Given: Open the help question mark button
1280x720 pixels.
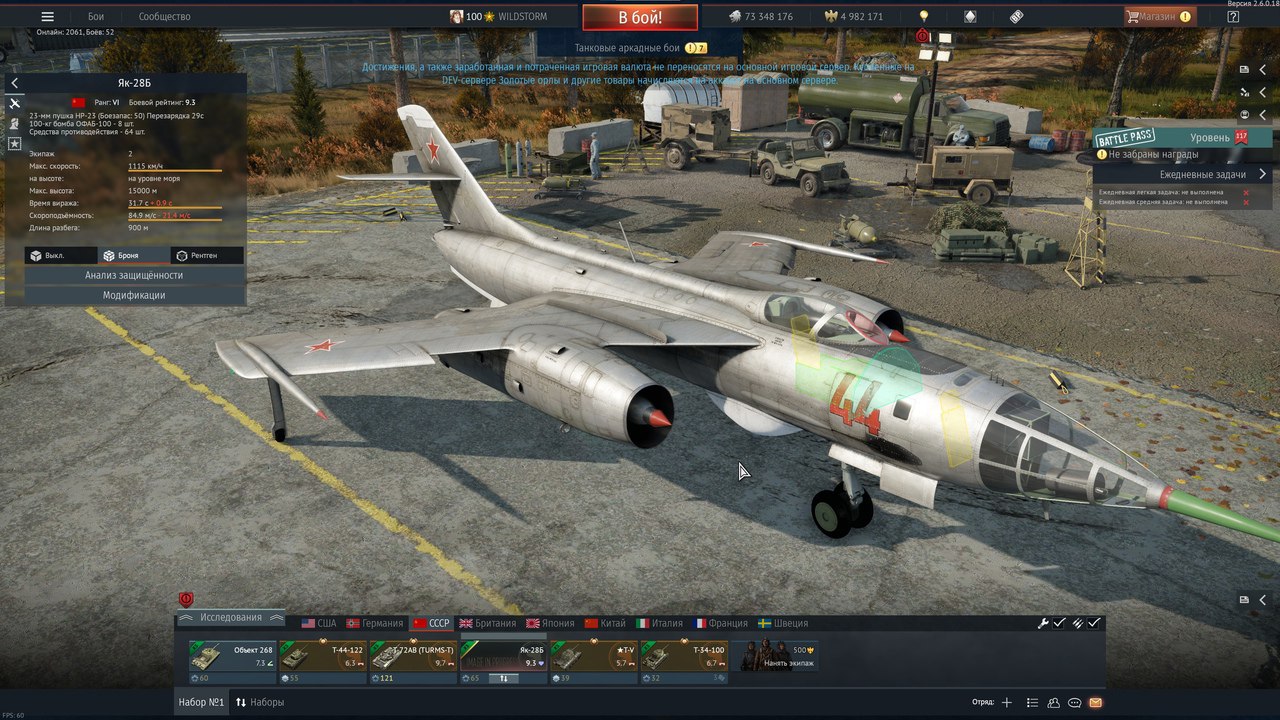Looking at the screenshot, I should 1233,17.
